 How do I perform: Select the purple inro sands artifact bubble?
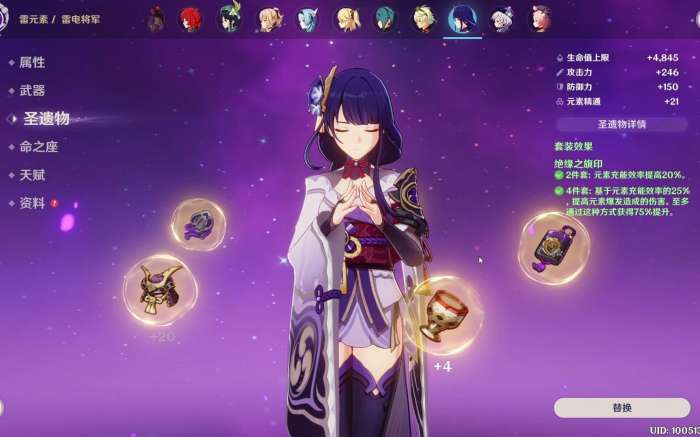pyautogui.click(x=553, y=247)
